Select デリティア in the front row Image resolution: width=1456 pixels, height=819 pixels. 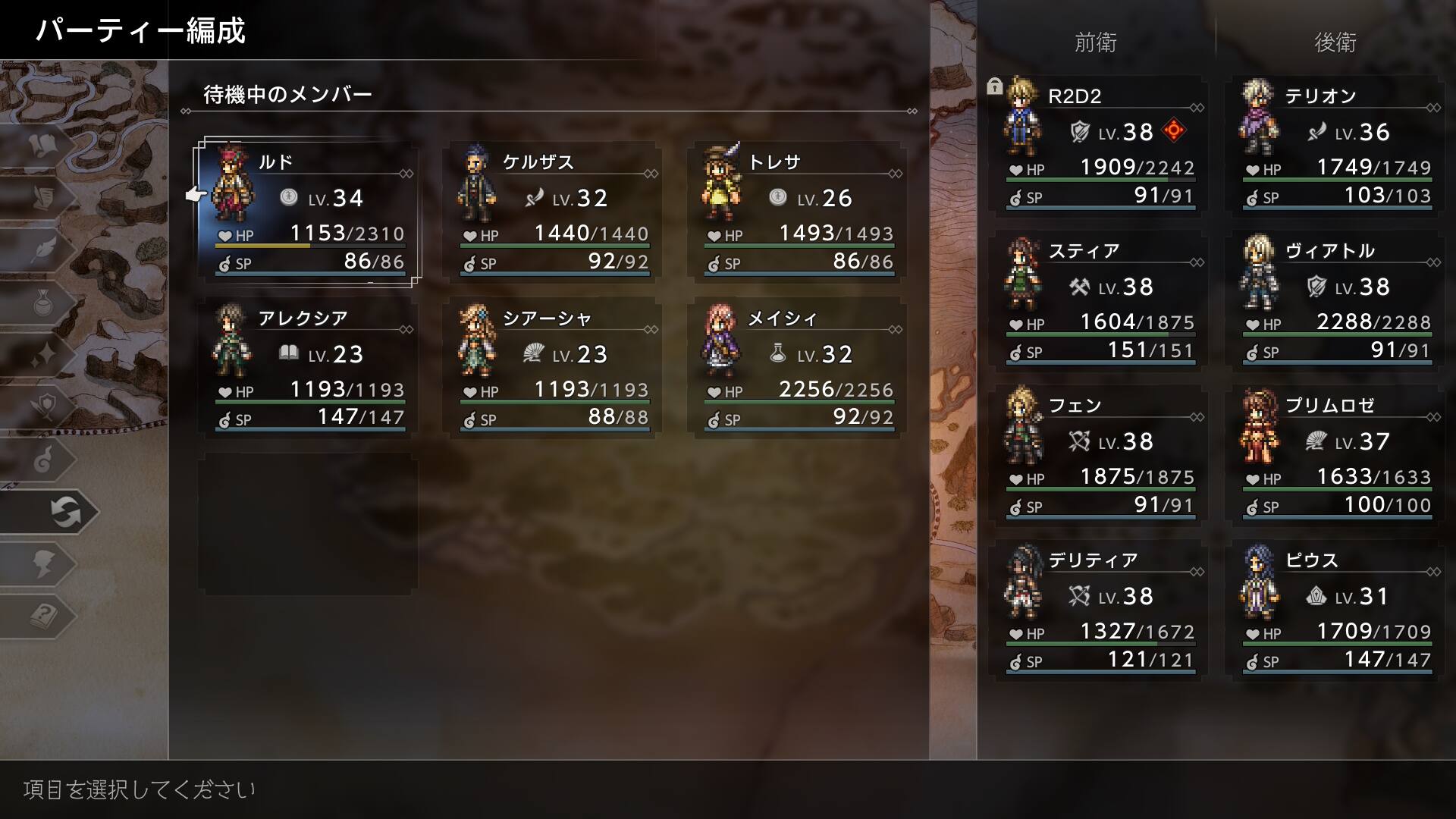click(x=1100, y=608)
